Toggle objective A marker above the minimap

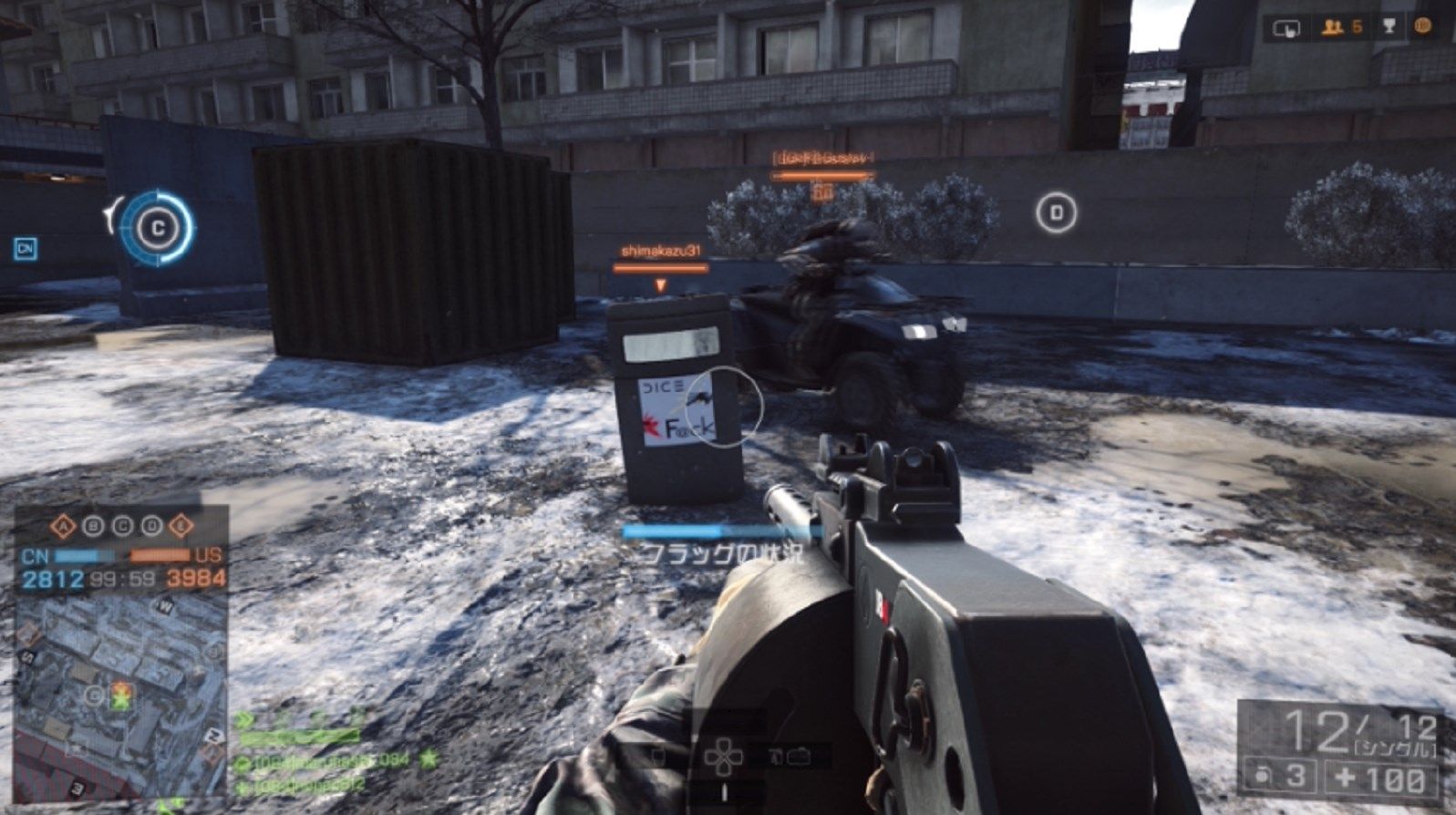click(63, 525)
